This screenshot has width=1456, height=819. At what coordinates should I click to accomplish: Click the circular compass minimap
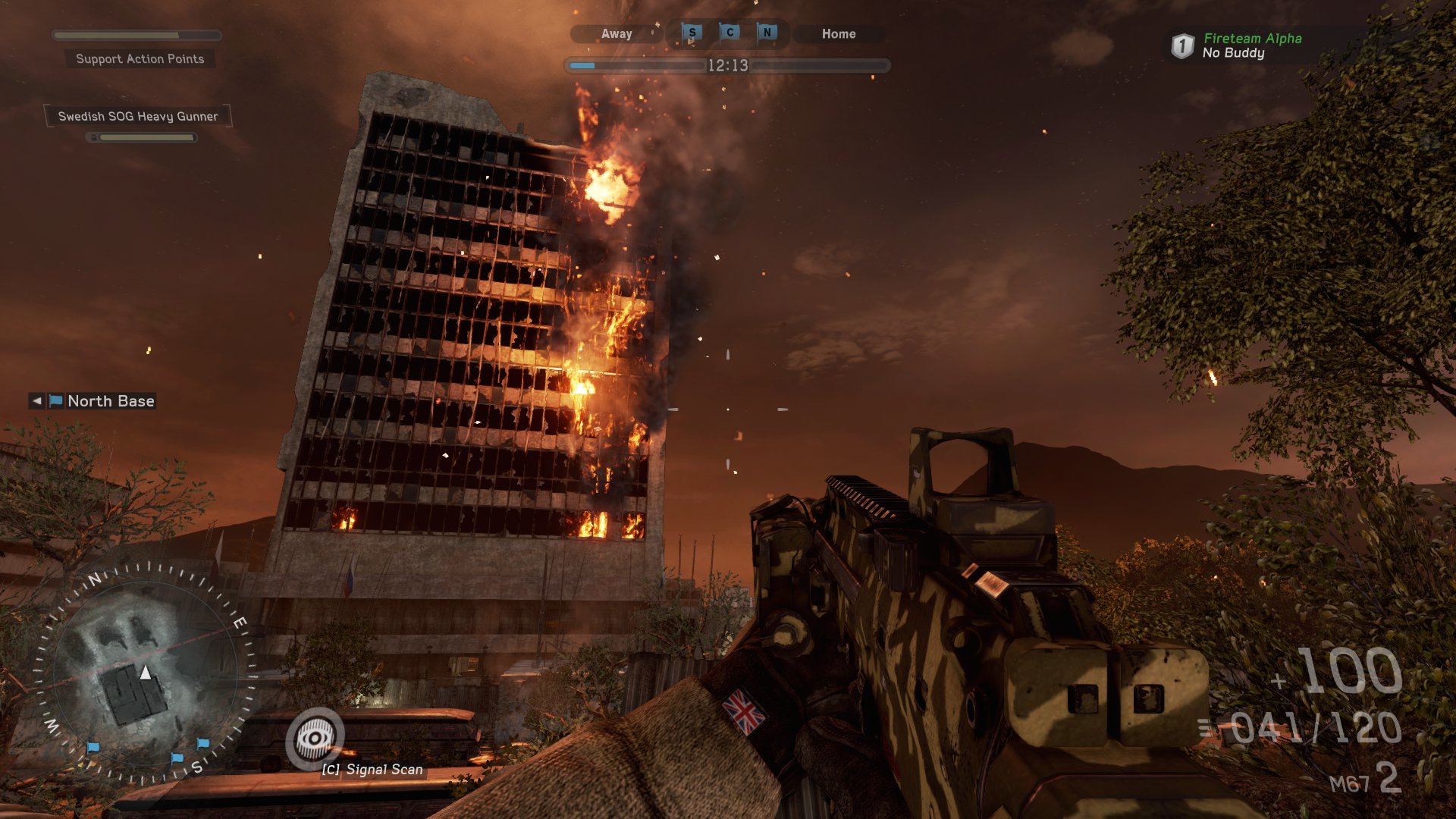[x=146, y=673]
